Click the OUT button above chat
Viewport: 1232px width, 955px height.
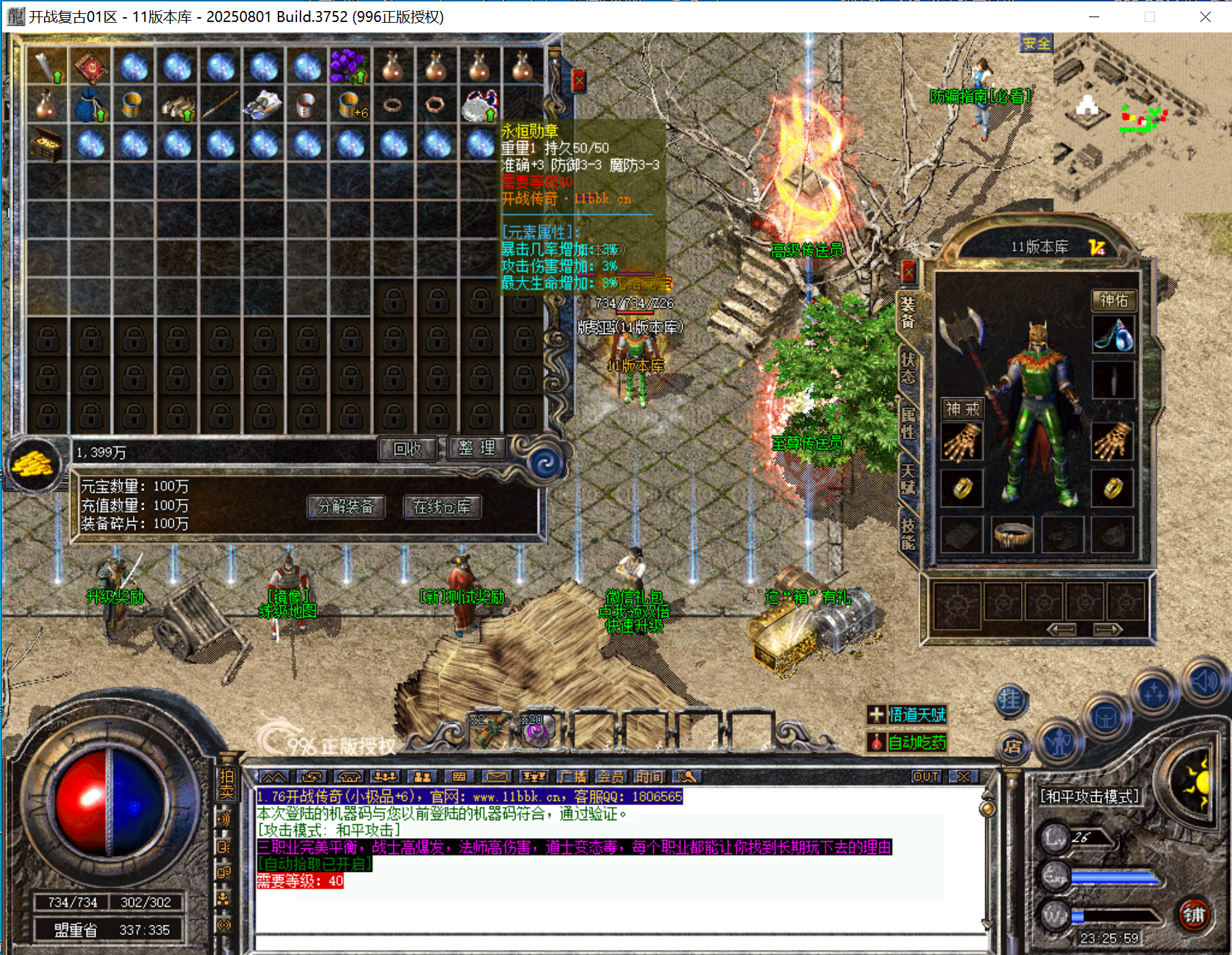coord(925,776)
